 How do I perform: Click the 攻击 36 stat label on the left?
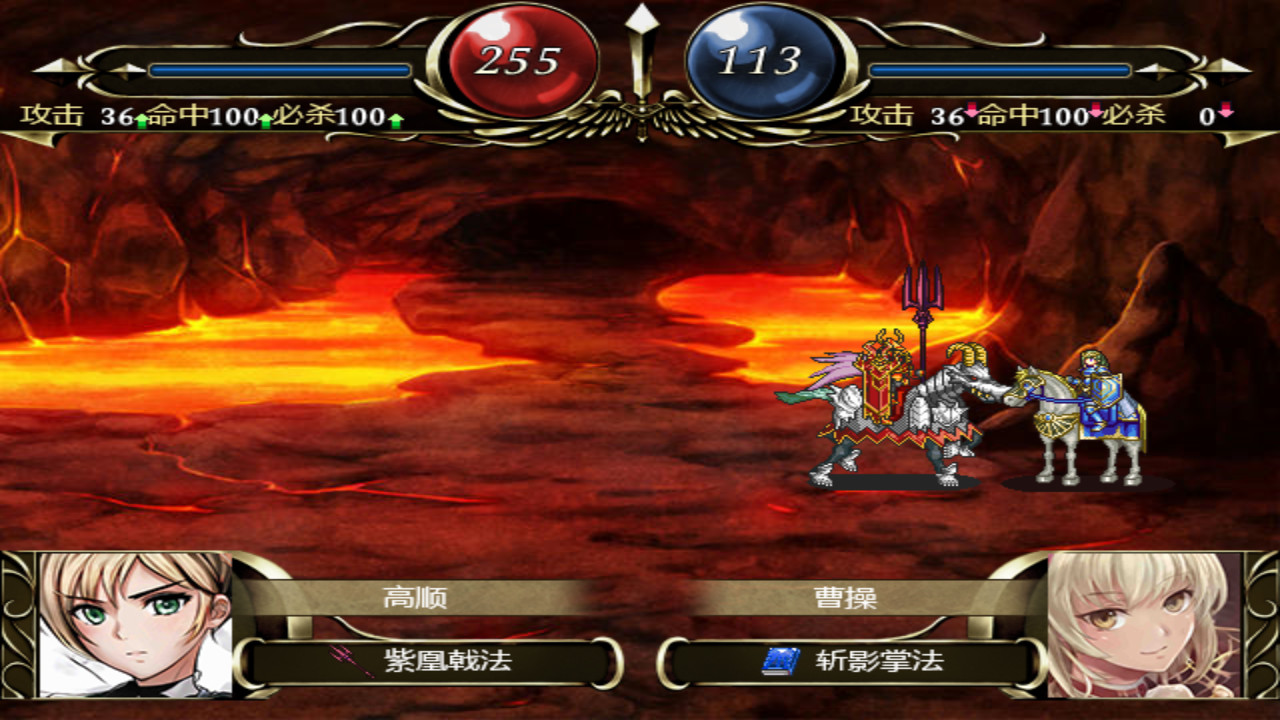coord(70,116)
